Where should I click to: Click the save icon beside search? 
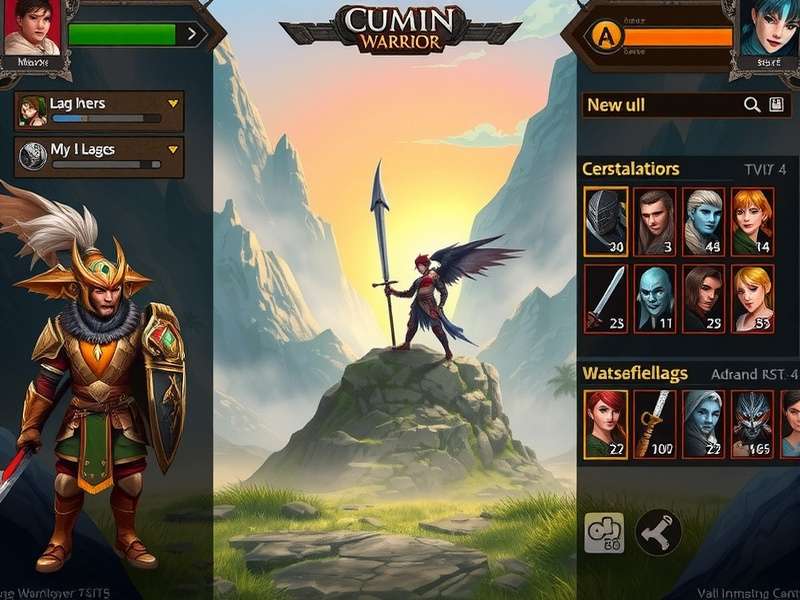[x=776, y=105]
